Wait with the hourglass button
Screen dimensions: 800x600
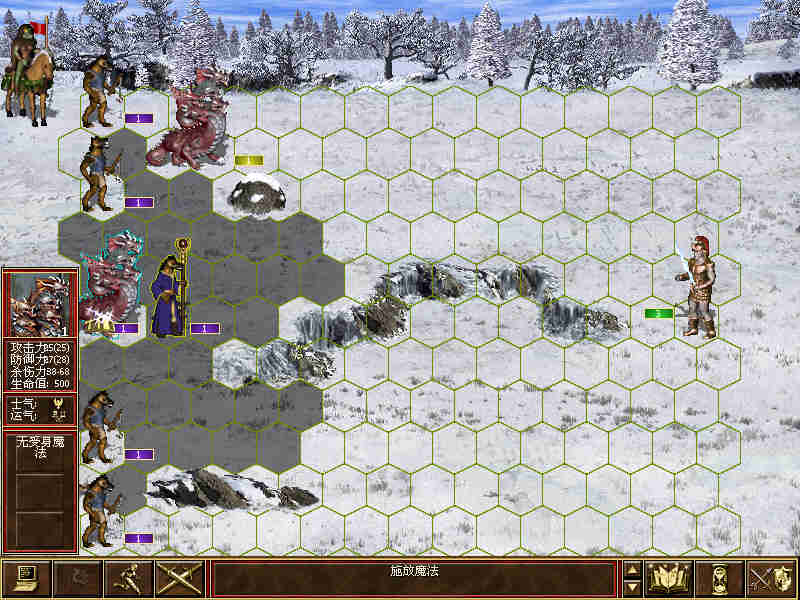pyautogui.click(x=720, y=578)
